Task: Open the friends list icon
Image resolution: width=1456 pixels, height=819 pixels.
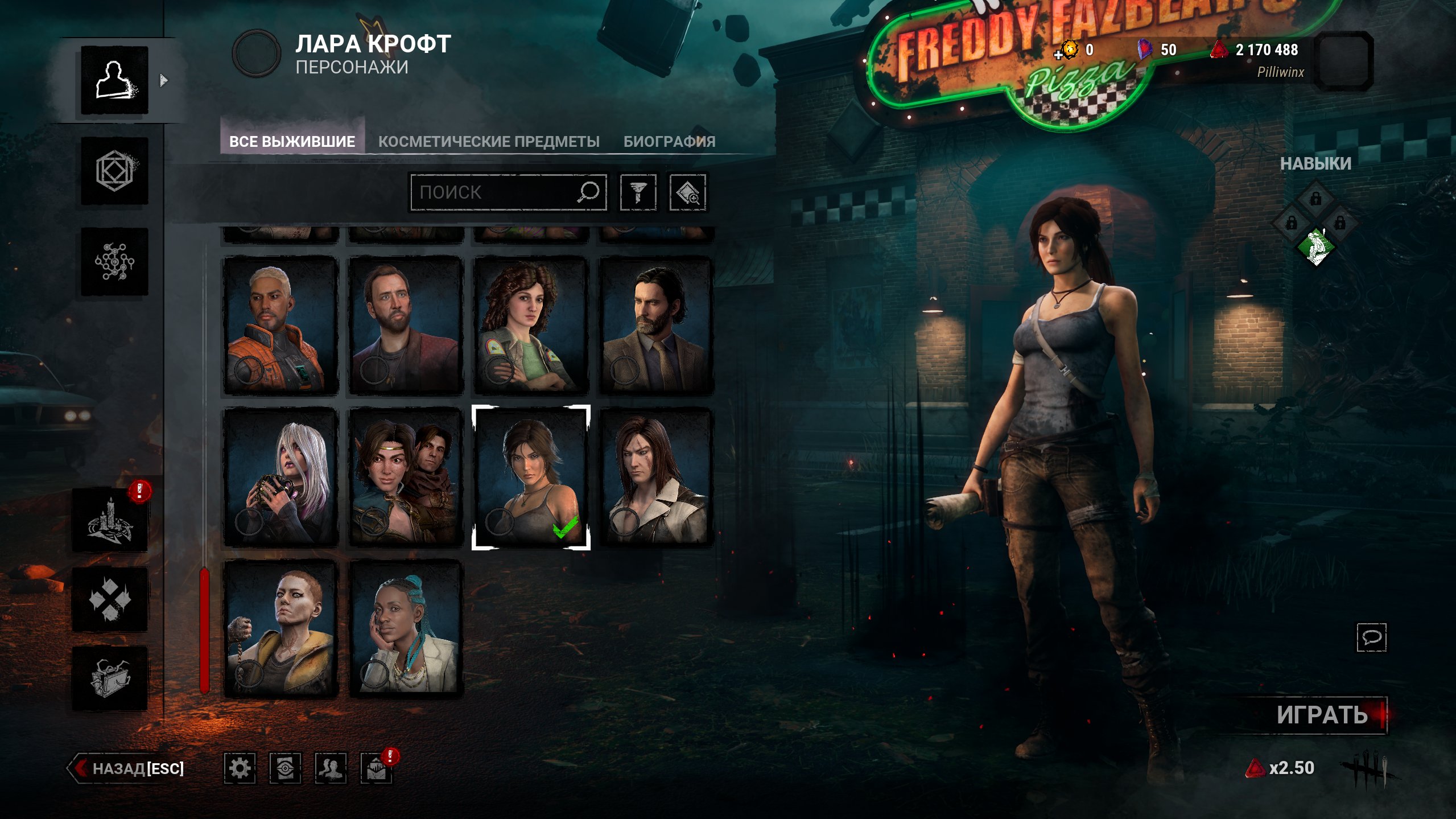Action: (x=331, y=768)
